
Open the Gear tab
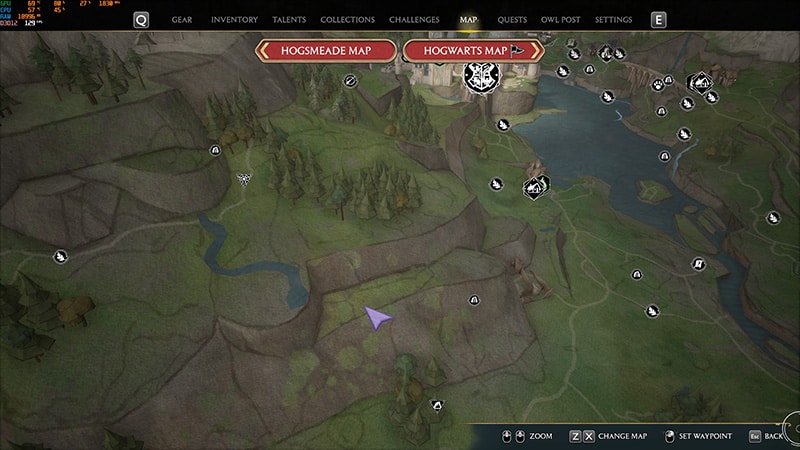(x=182, y=20)
